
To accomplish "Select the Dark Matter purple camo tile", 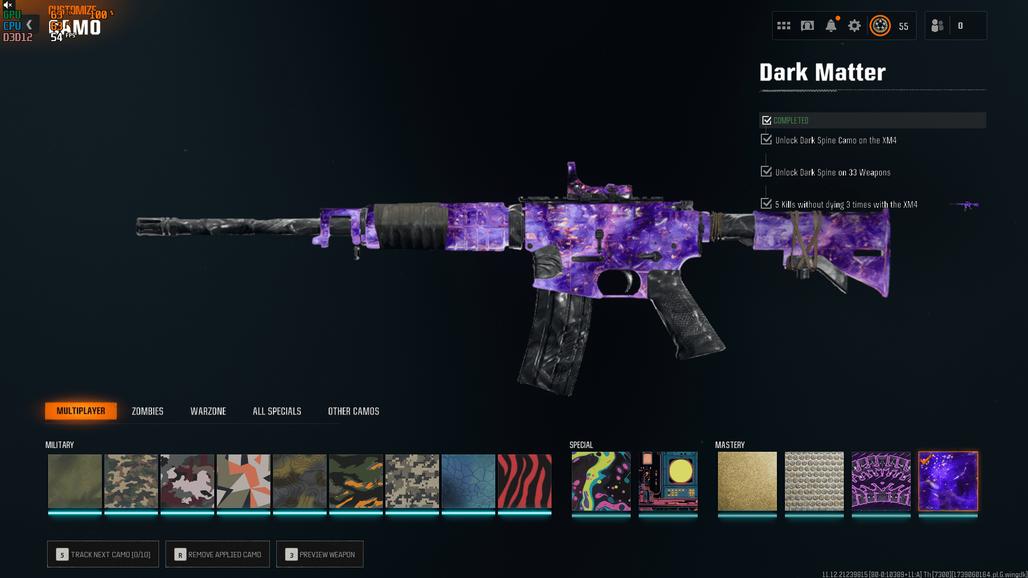I will point(948,482).
